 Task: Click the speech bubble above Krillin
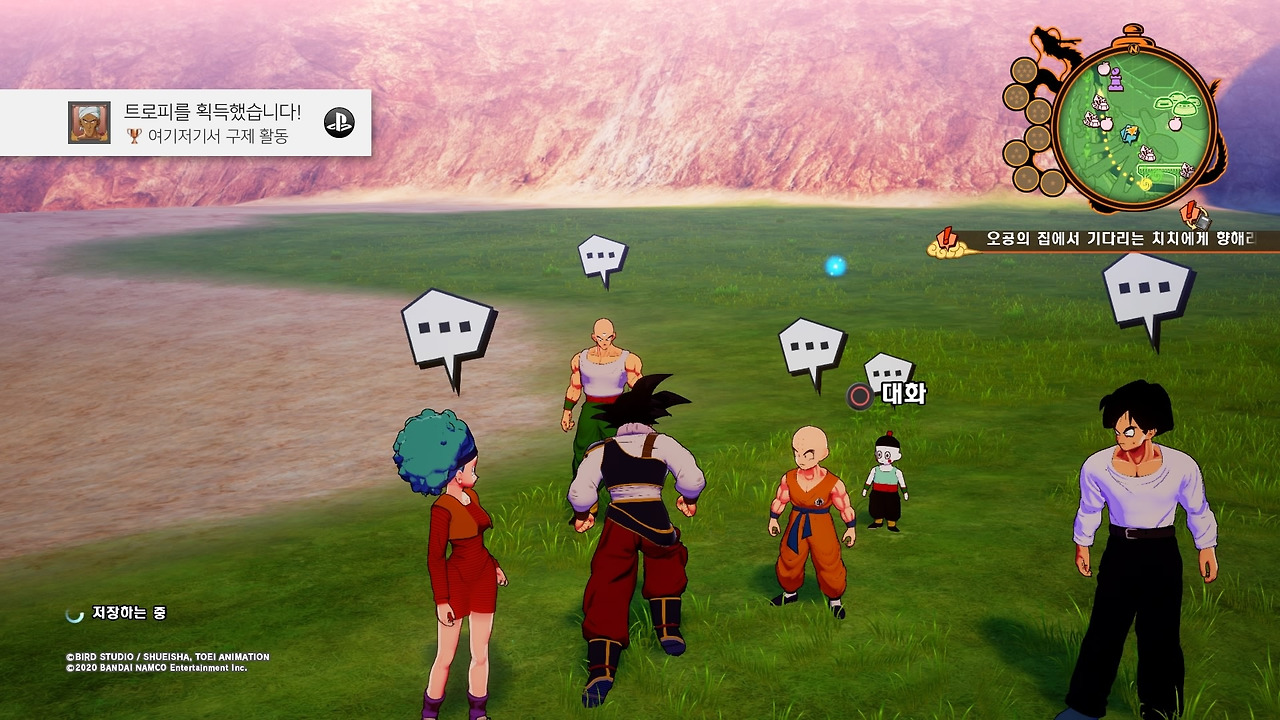coord(811,349)
